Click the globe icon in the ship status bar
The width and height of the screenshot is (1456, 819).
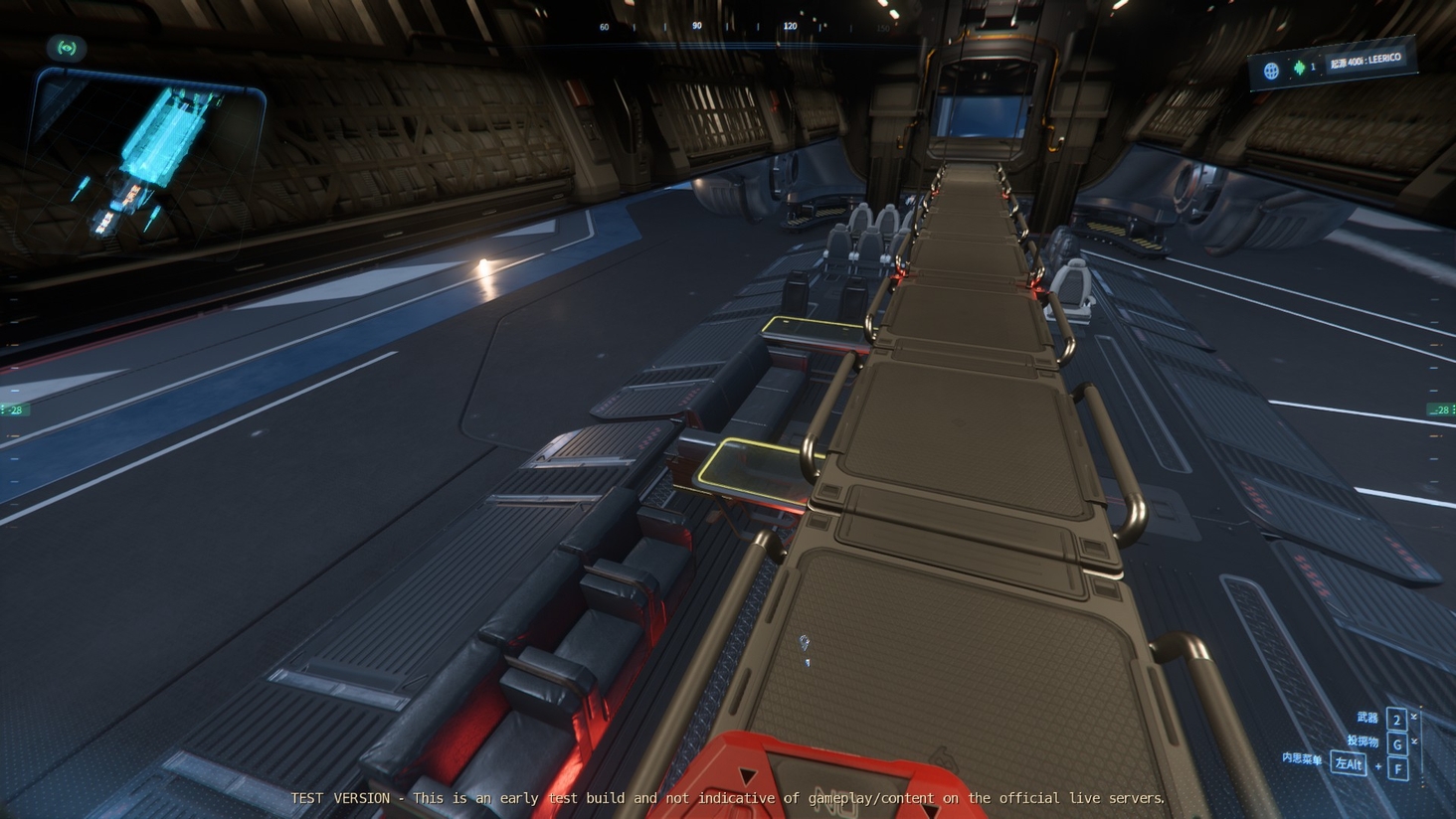coord(1272,69)
